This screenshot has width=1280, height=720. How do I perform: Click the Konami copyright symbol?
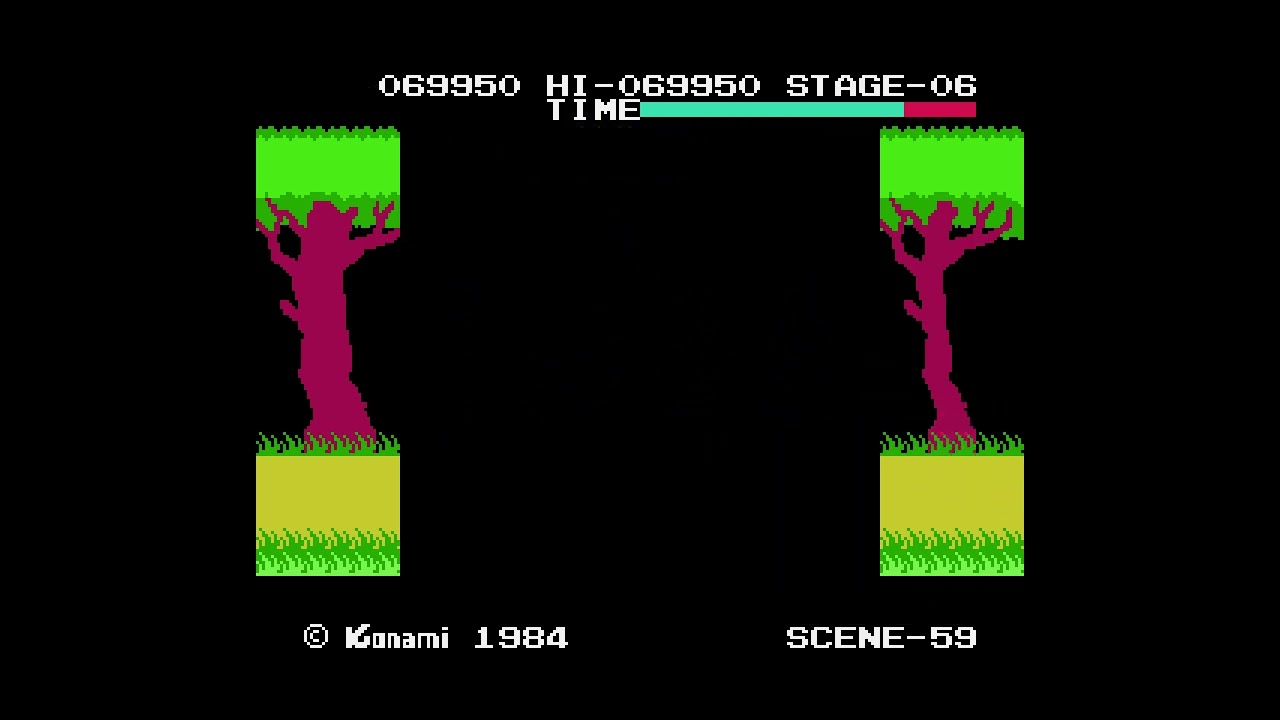(315, 638)
